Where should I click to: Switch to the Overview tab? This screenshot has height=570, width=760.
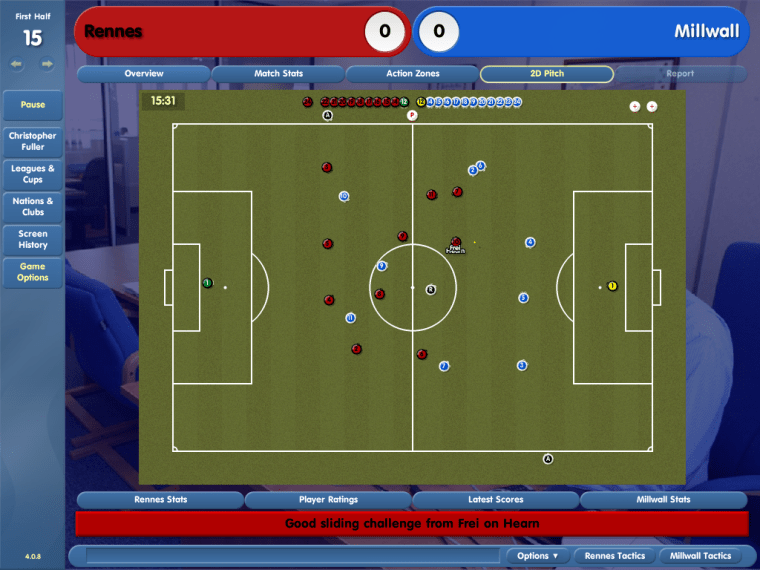click(144, 74)
